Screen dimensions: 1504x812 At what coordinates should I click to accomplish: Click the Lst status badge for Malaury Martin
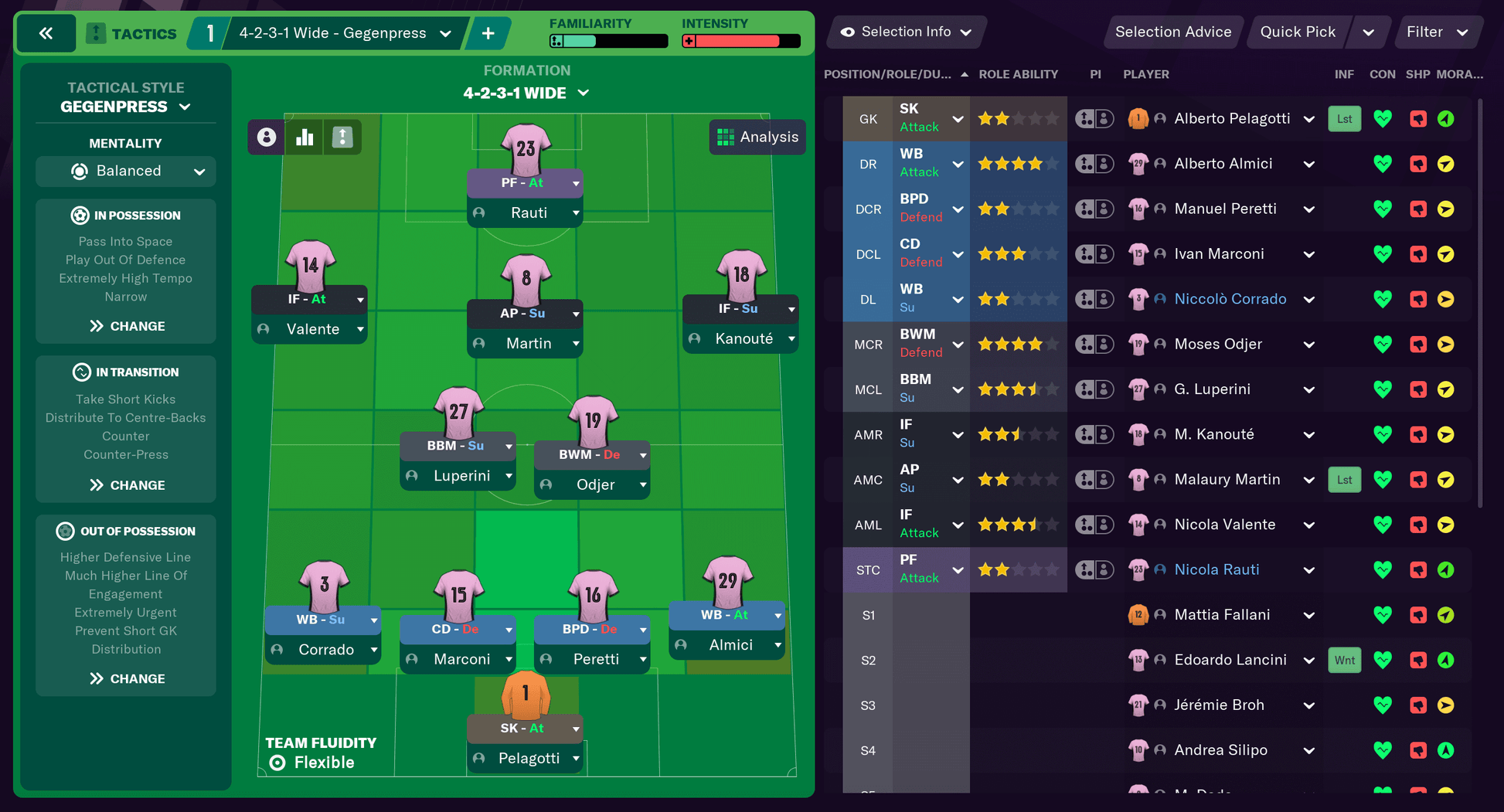click(1344, 479)
